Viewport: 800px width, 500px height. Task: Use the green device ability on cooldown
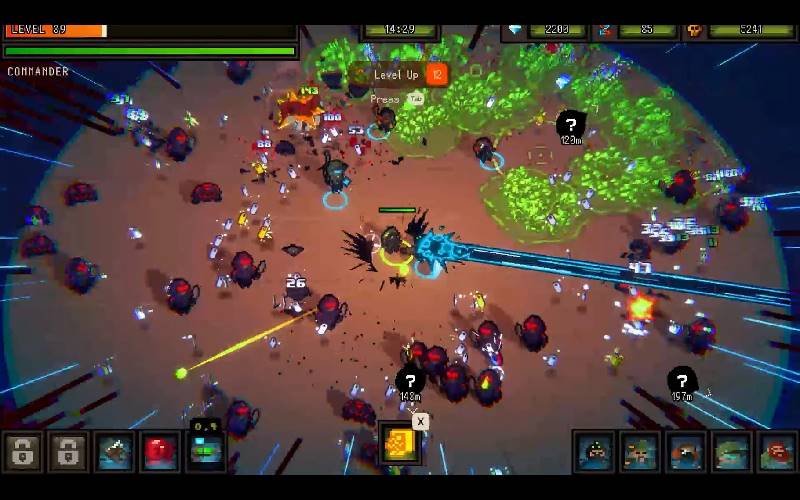click(207, 452)
